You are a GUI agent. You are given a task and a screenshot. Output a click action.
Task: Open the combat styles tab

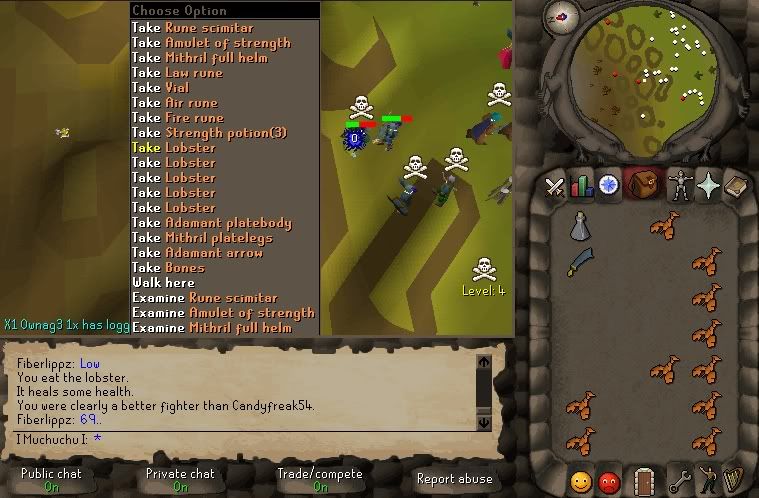click(554, 186)
